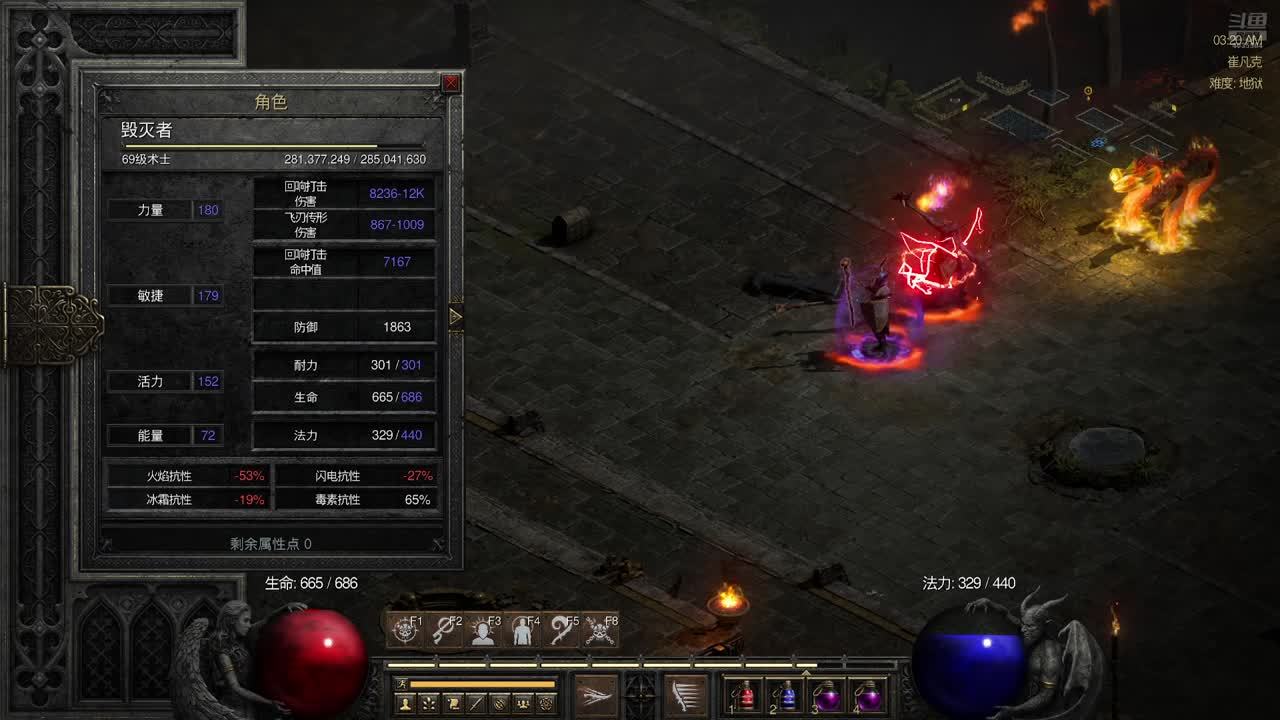Image resolution: width=1280 pixels, height=720 pixels.
Task: Close the character panel with the red X
Action: [451, 83]
